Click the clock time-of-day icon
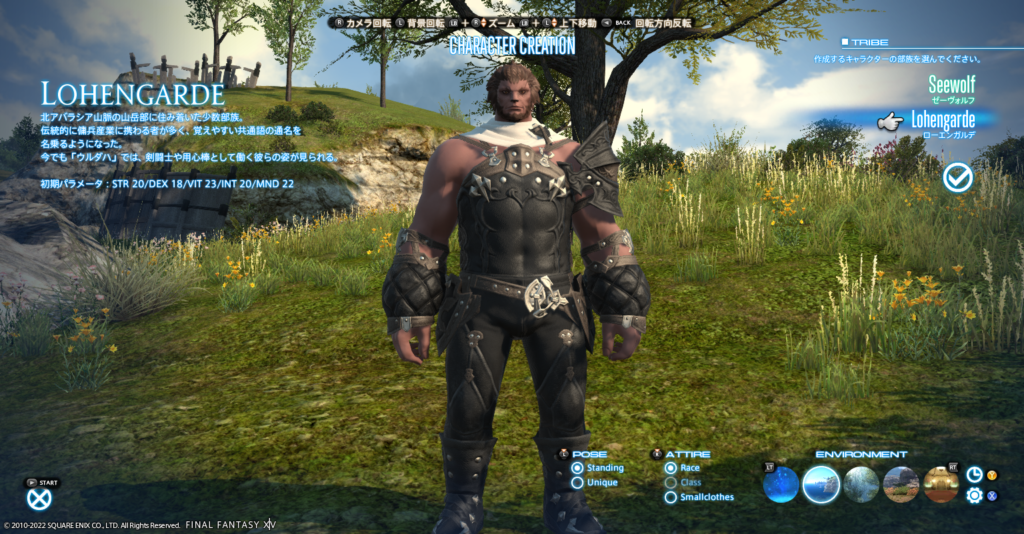The image size is (1024, 534). pyautogui.click(x=974, y=474)
